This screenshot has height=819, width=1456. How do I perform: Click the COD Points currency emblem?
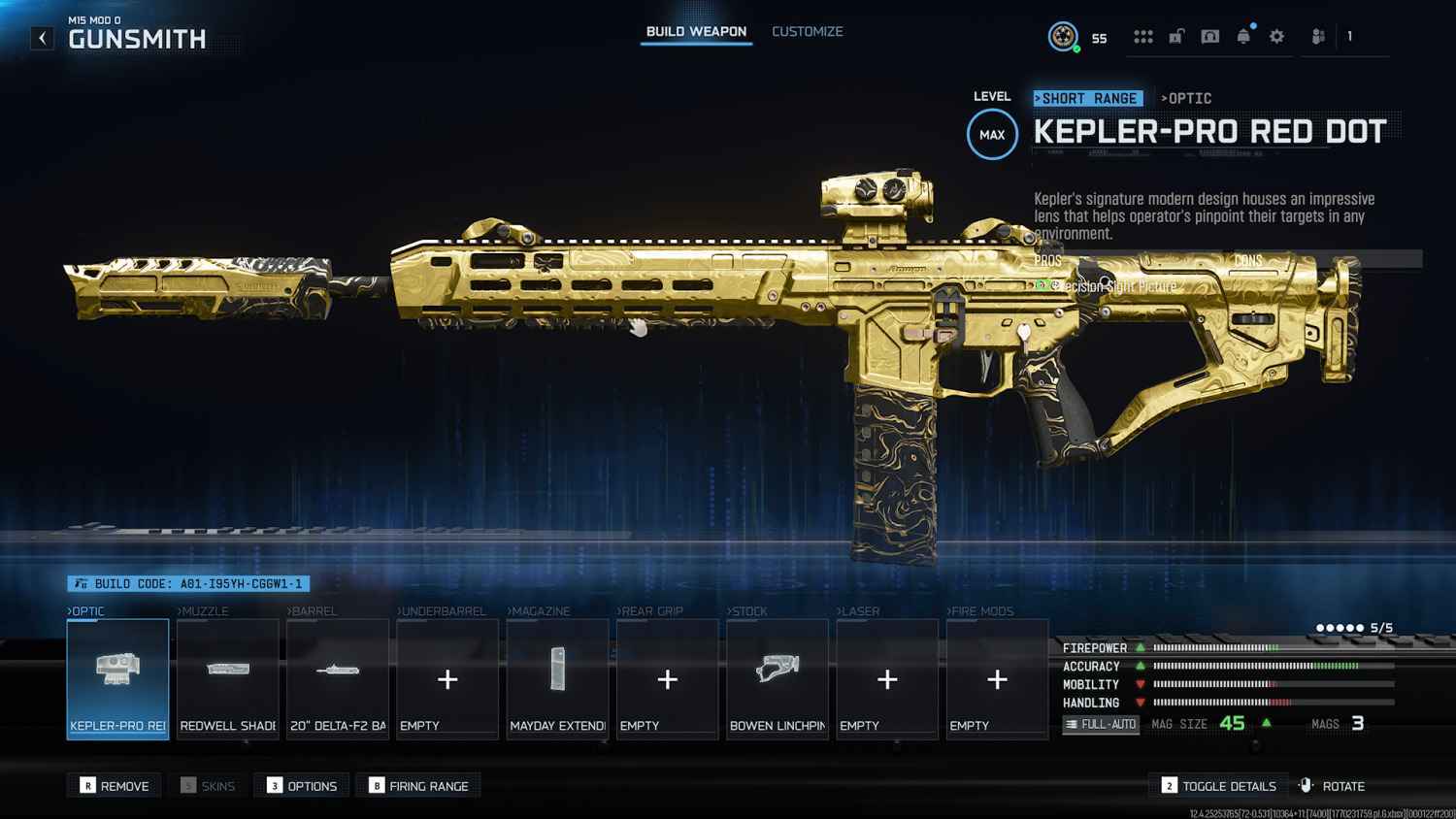click(x=1064, y=35)
